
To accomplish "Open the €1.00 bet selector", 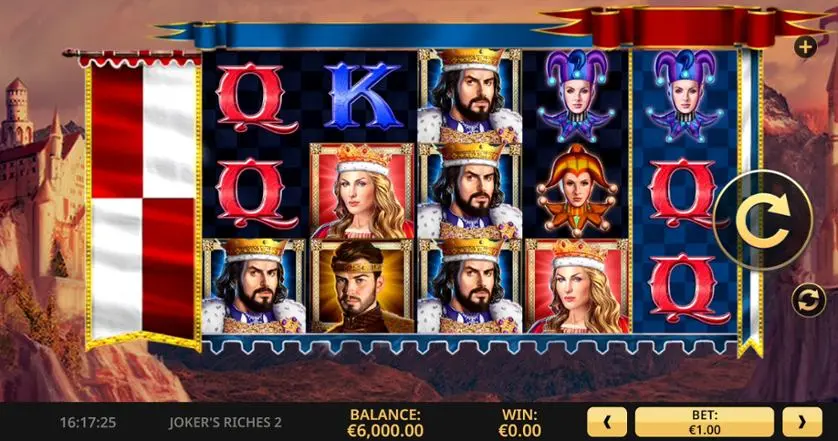I will click(x=704, y=421).
